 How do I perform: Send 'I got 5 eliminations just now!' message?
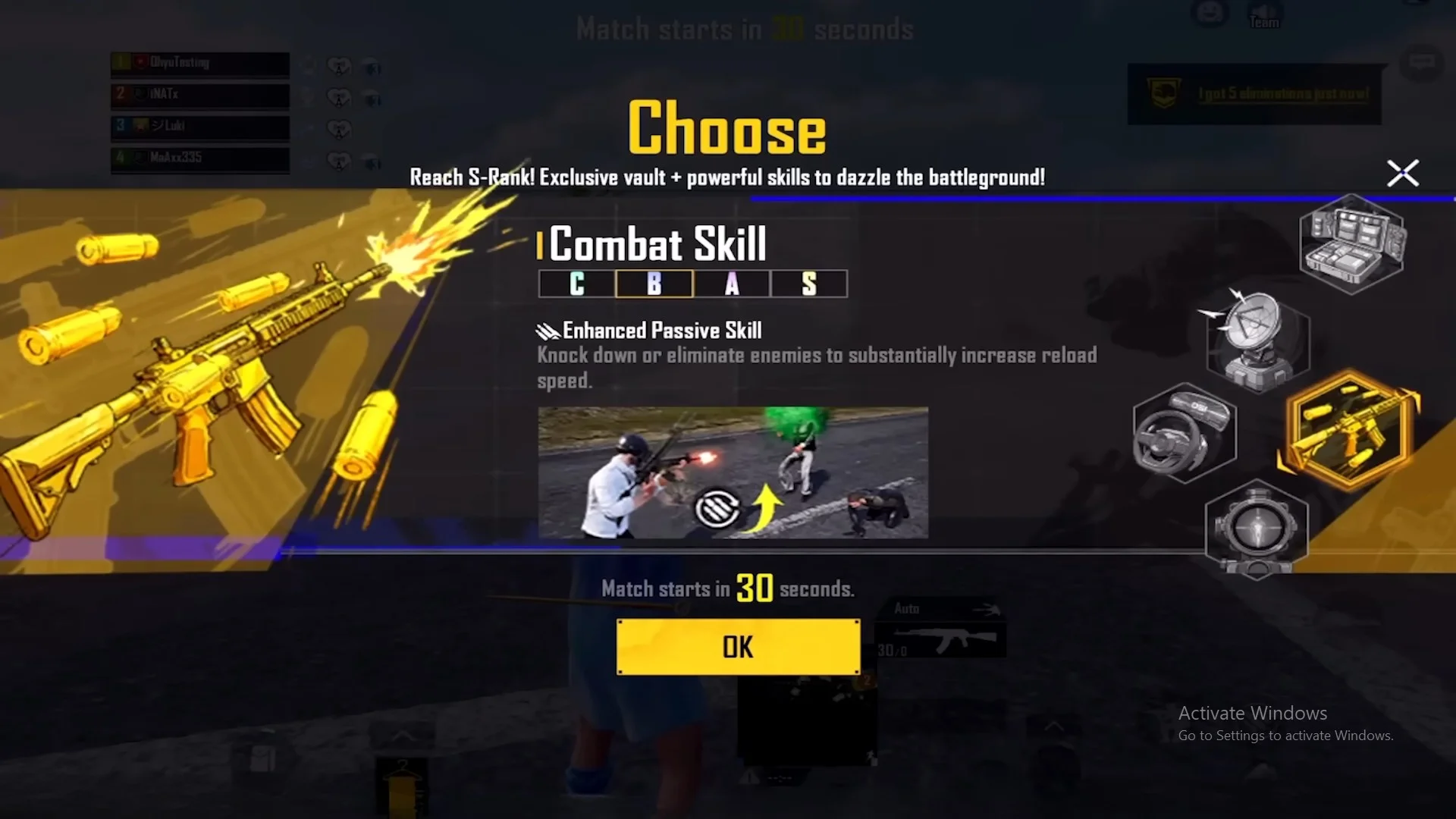click(x=1283, y=93)
